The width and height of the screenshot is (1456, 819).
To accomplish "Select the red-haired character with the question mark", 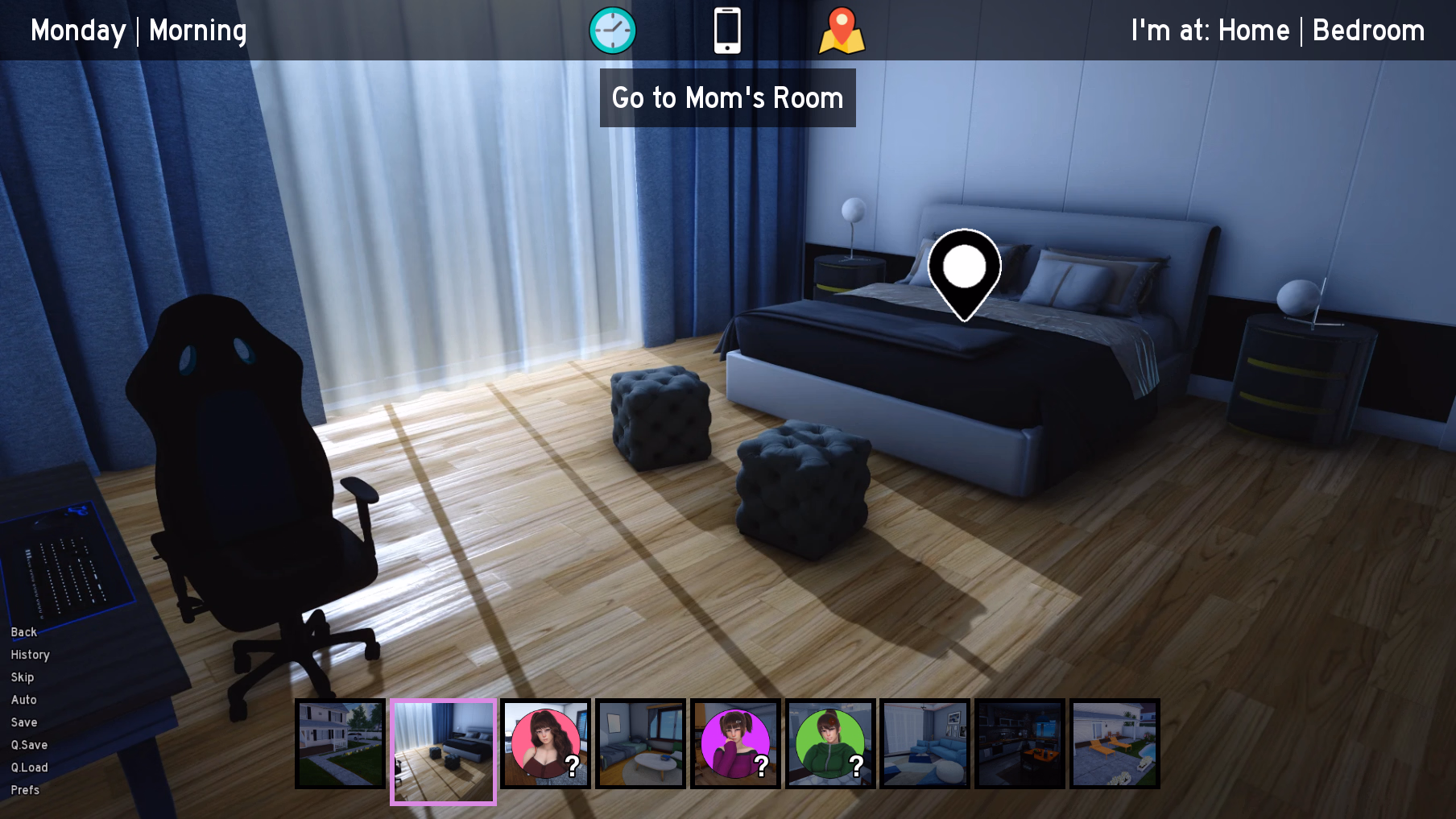I will click(545, 743).
